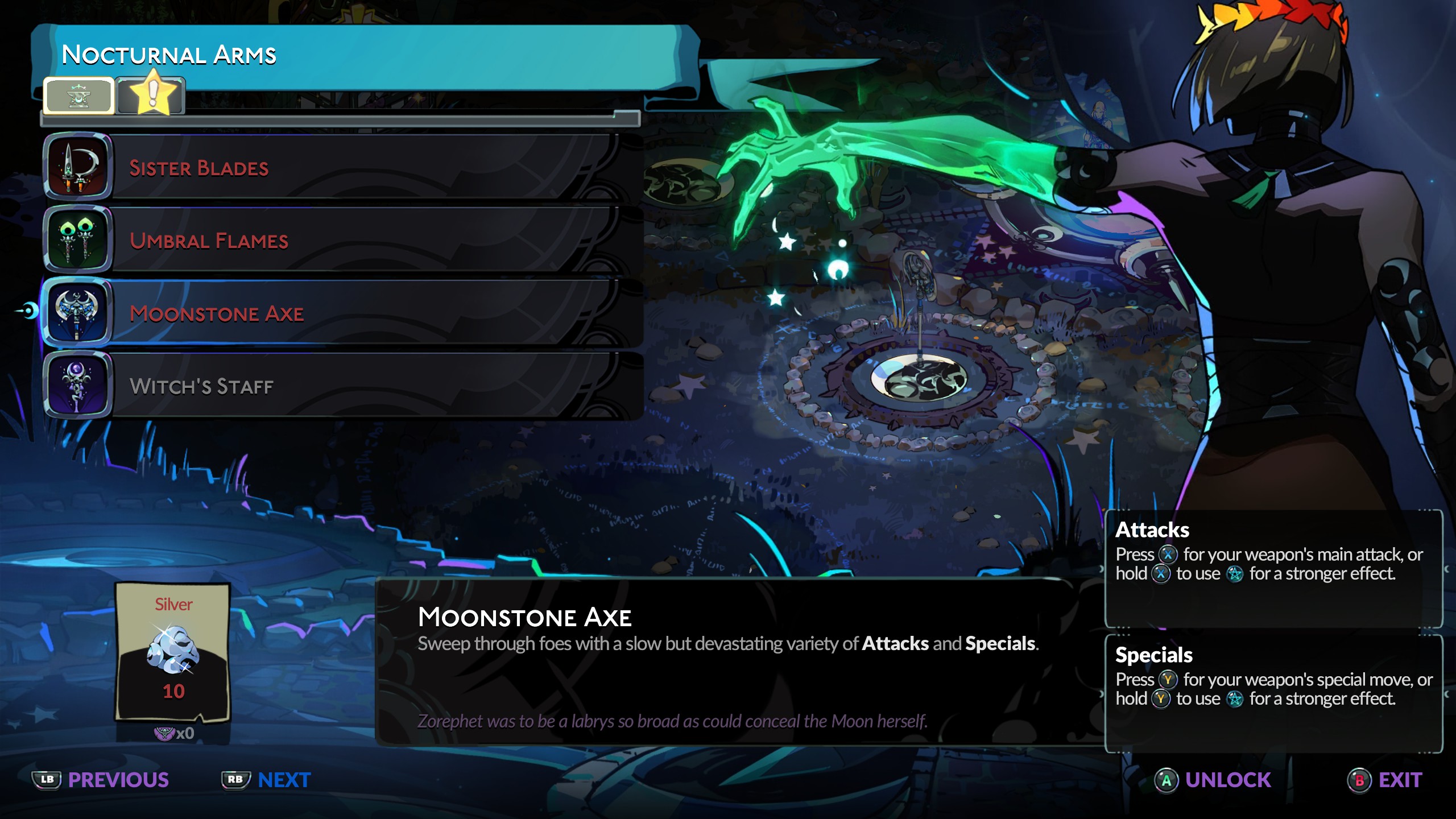Select the Sister Blades weapon entry
This screenshot has height=819, width=1456.
tap(341, 168)
